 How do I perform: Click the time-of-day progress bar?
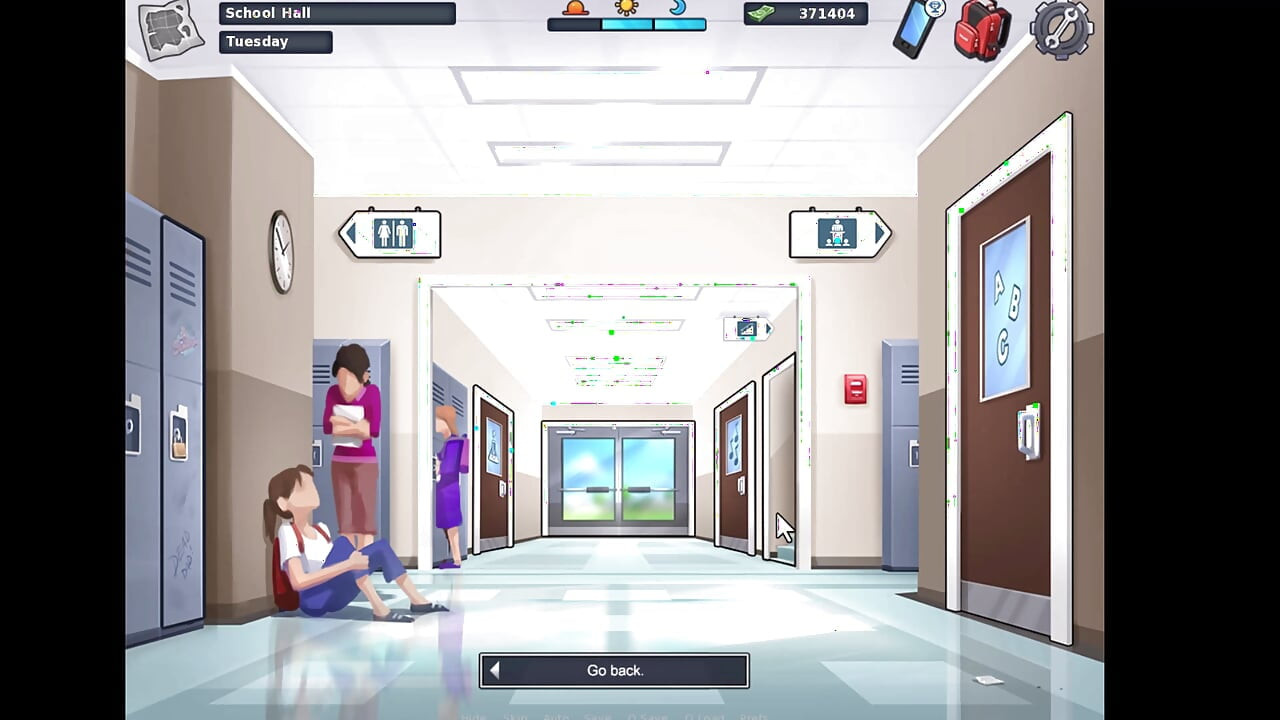(626, 24)
